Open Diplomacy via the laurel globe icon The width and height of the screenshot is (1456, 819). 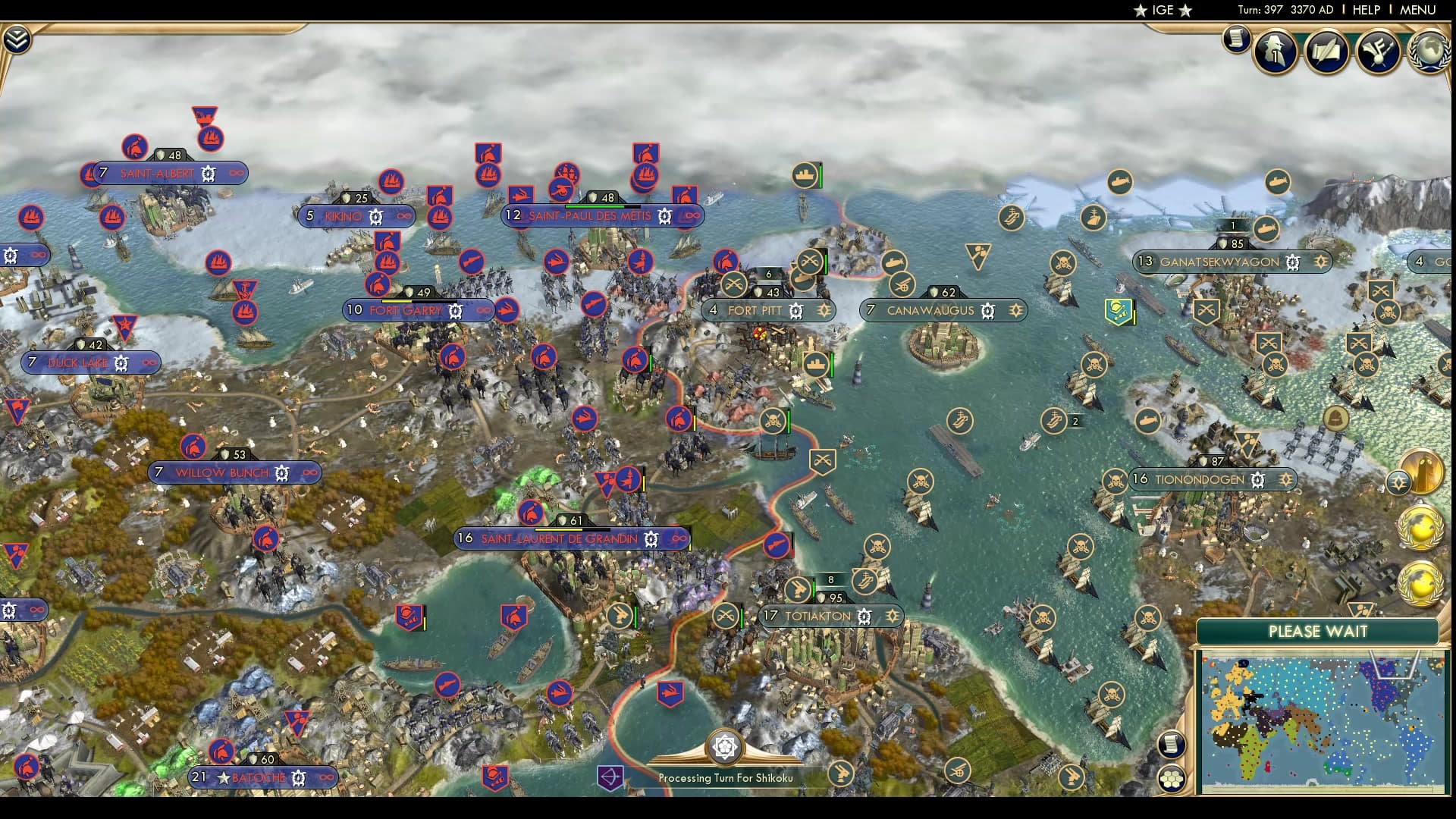point(1432,52)
